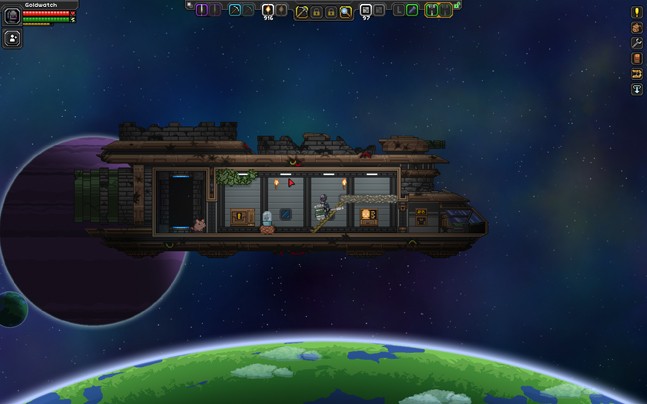This screenshot has height=404, width=647.
Task: Open the crafting wrench icon
Action: pos(637,44)
